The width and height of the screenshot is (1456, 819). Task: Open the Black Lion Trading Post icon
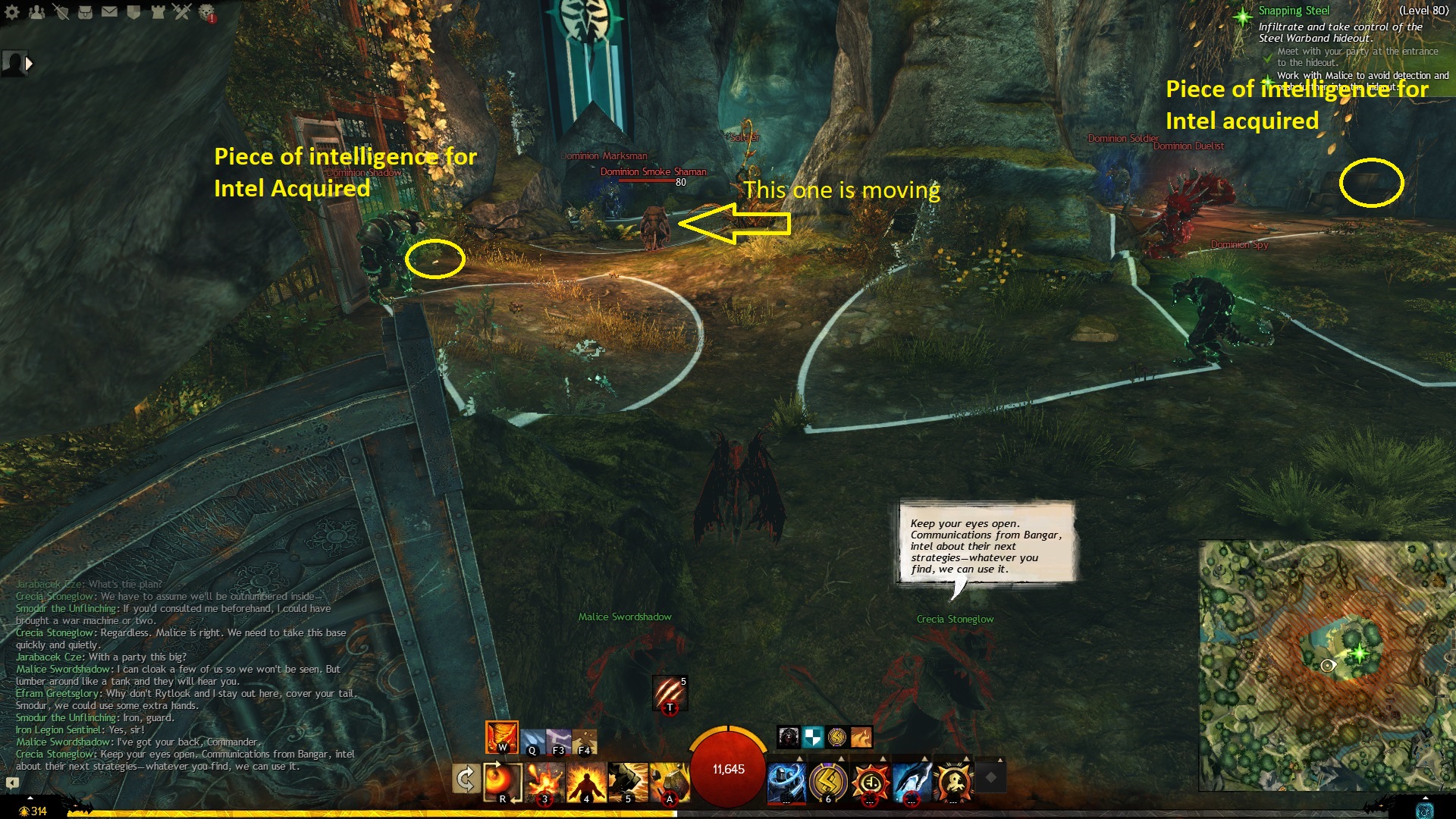point(206,12)
